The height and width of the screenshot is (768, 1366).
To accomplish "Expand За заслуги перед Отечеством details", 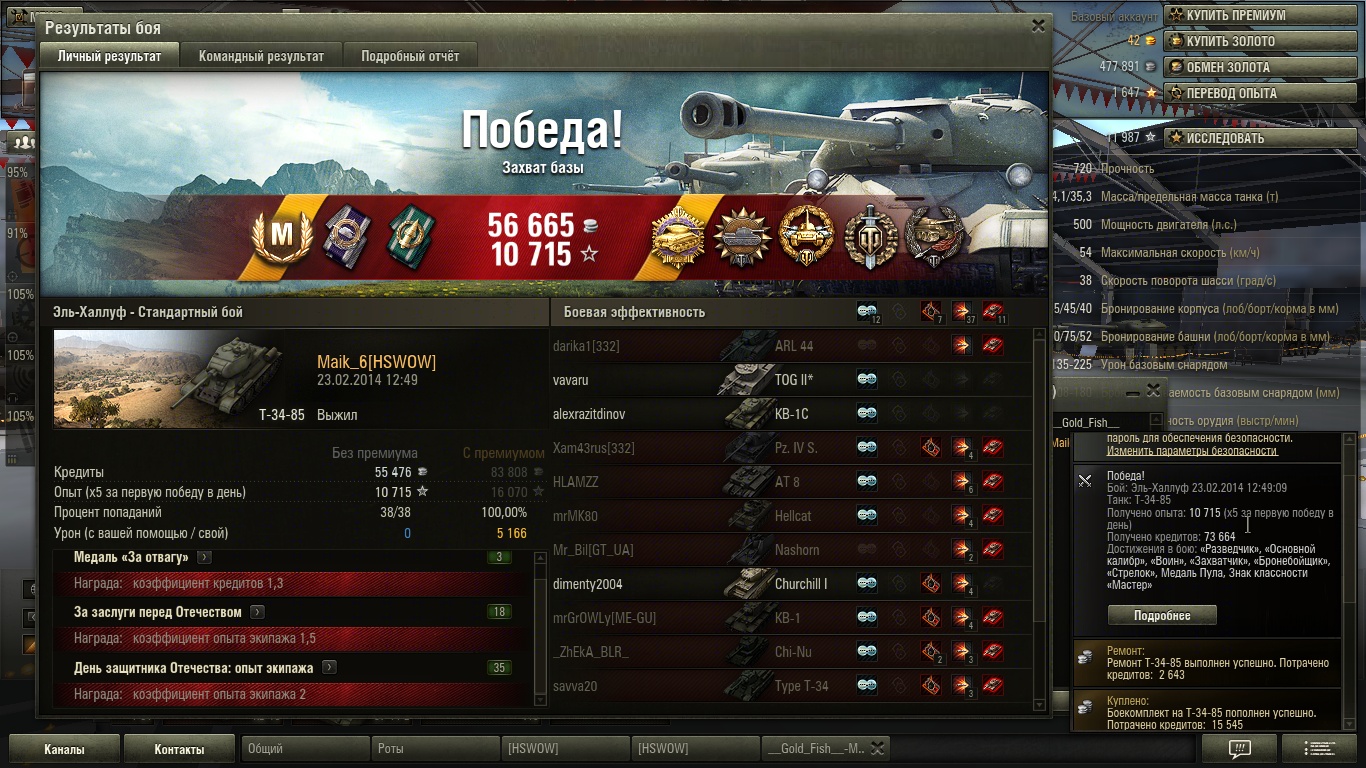I will point(257,612).
